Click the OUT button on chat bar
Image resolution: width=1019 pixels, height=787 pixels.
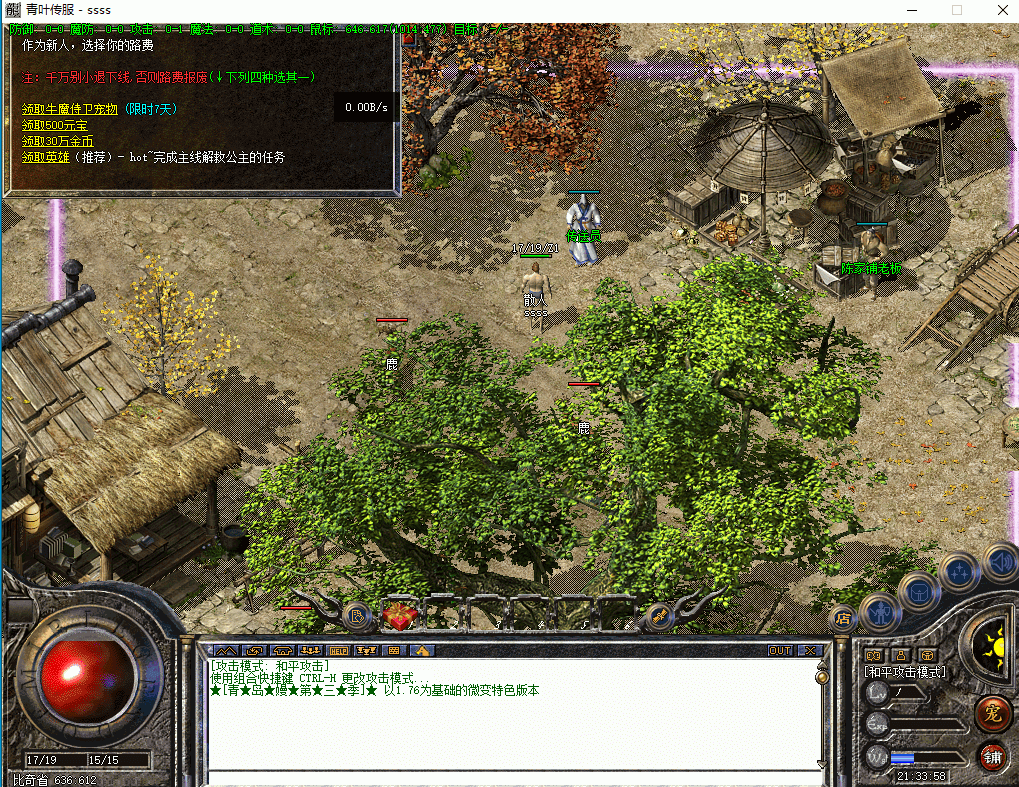click(780, 650)
